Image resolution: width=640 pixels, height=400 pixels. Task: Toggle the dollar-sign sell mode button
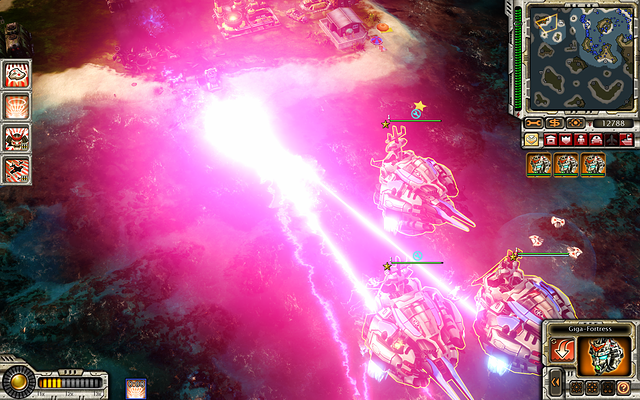coord(555,123)
